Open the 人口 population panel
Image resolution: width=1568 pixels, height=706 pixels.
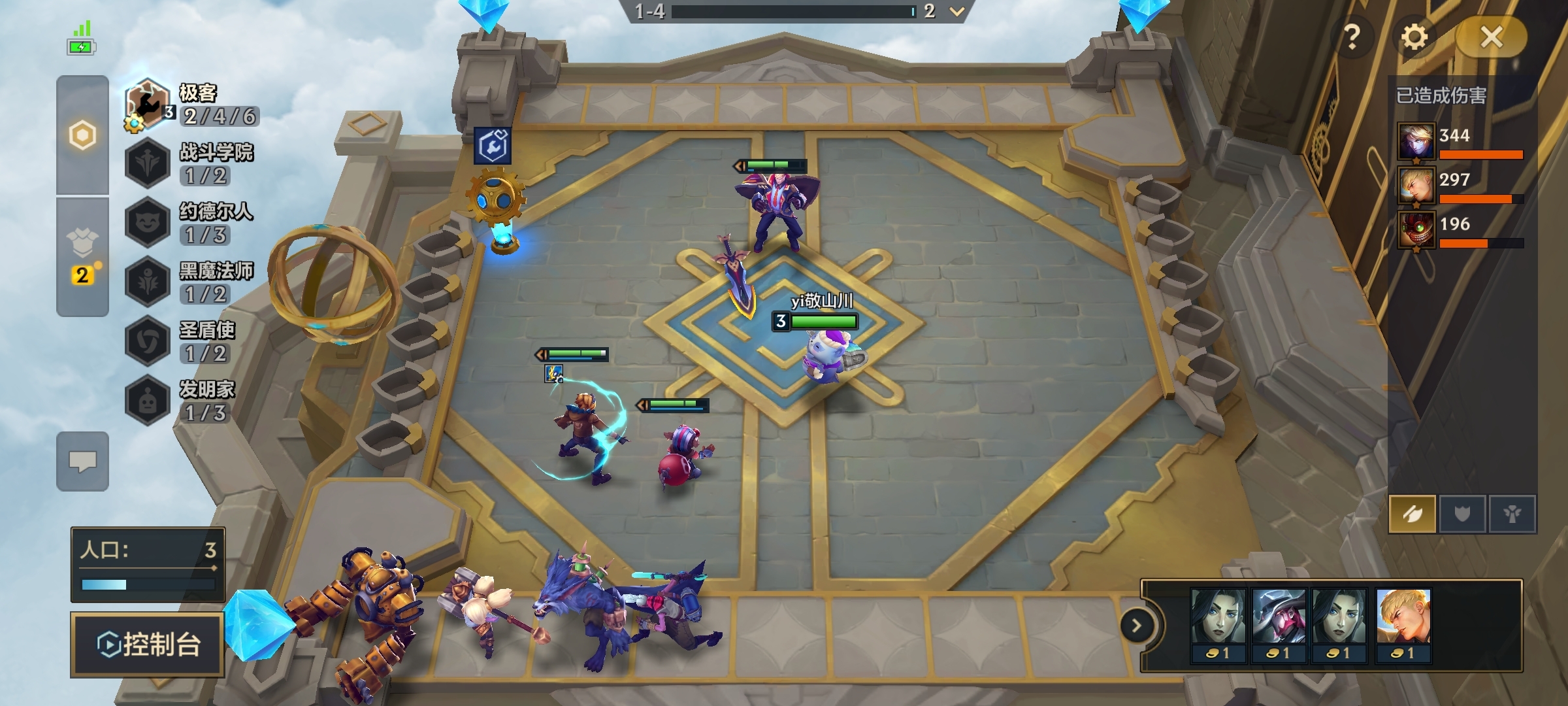click(x=148, y=564)
